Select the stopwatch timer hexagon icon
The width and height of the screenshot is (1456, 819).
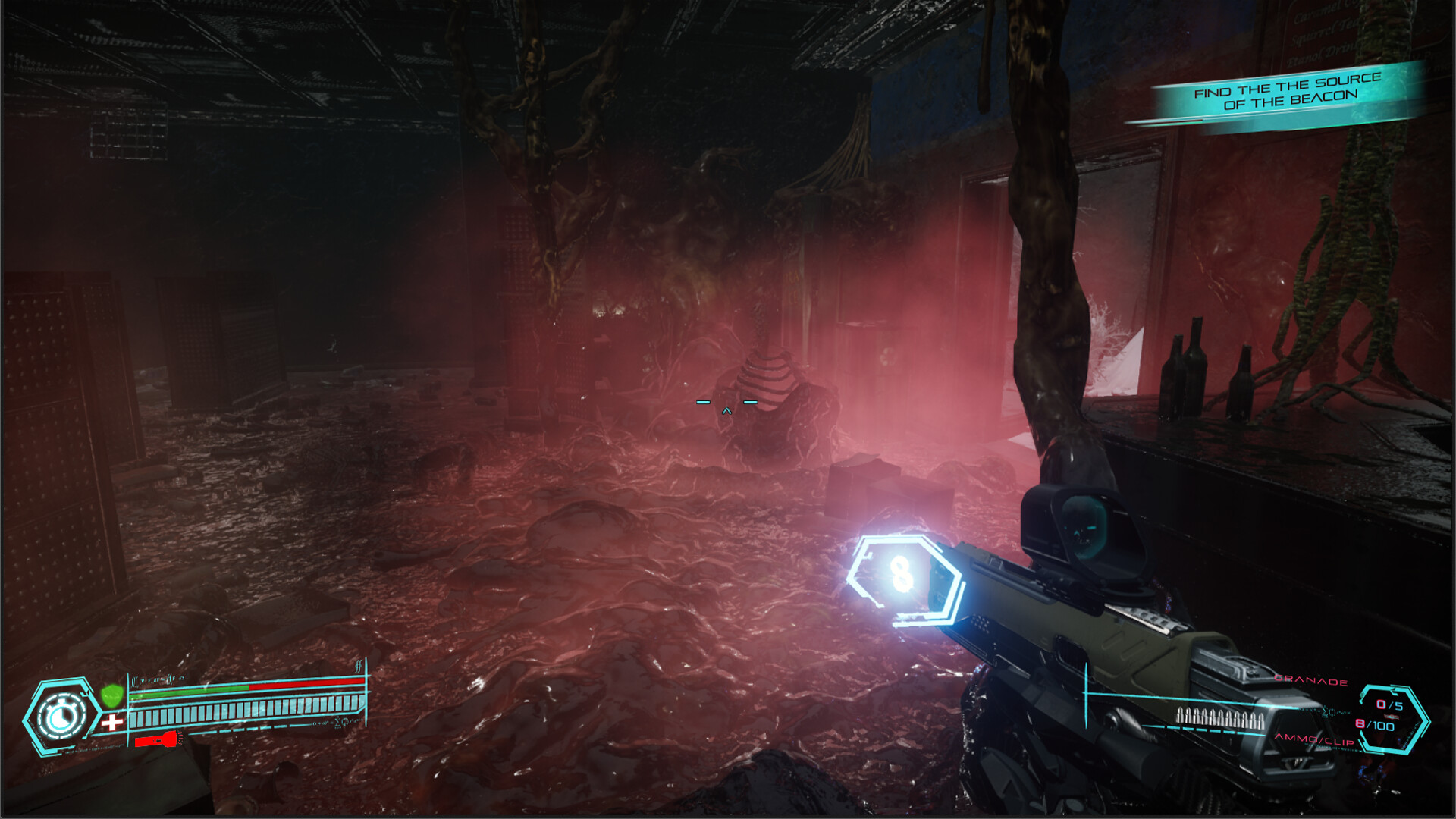(61, 714)
